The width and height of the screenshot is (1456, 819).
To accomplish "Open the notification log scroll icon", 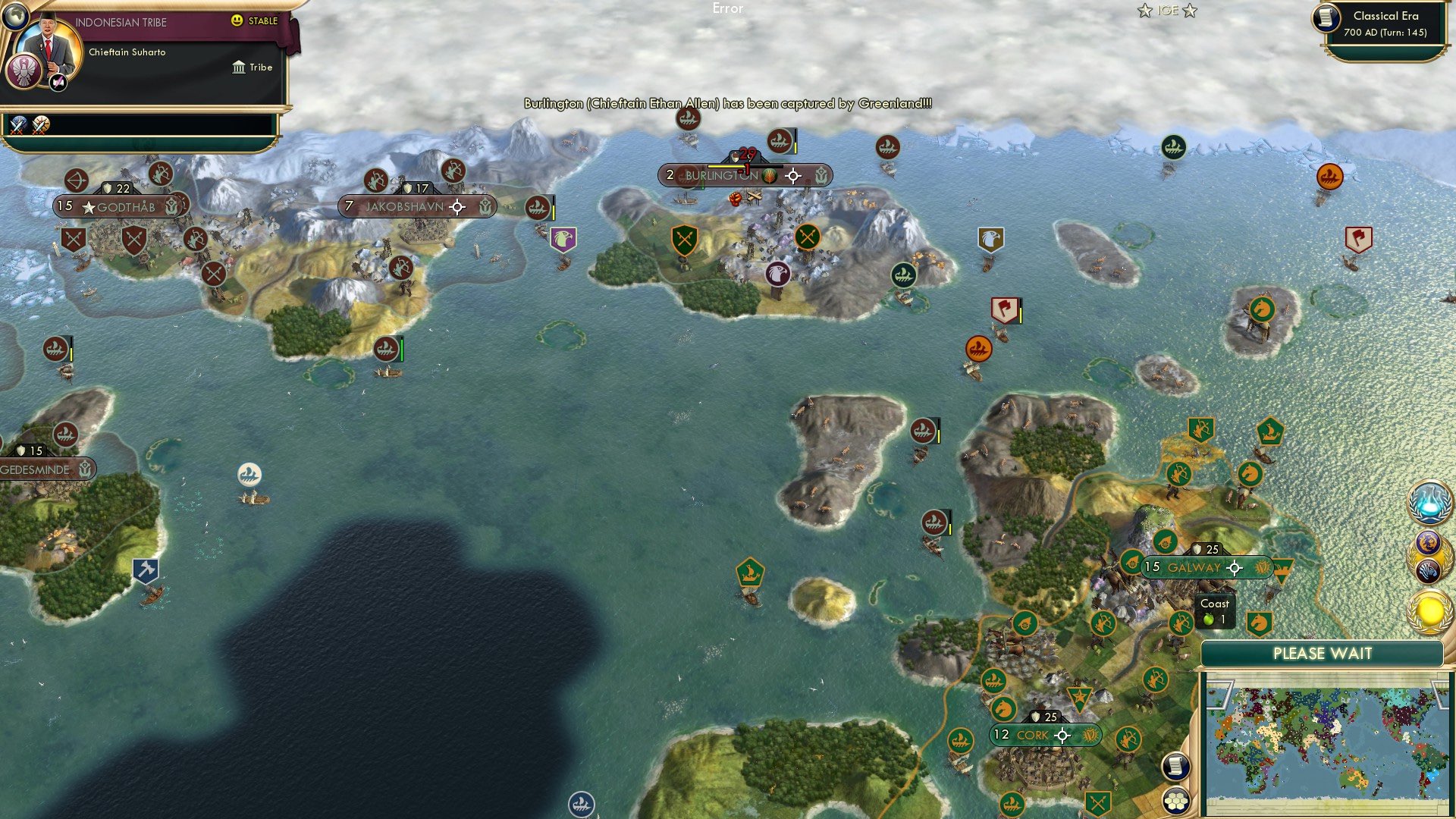I will tap(1175, 765).
